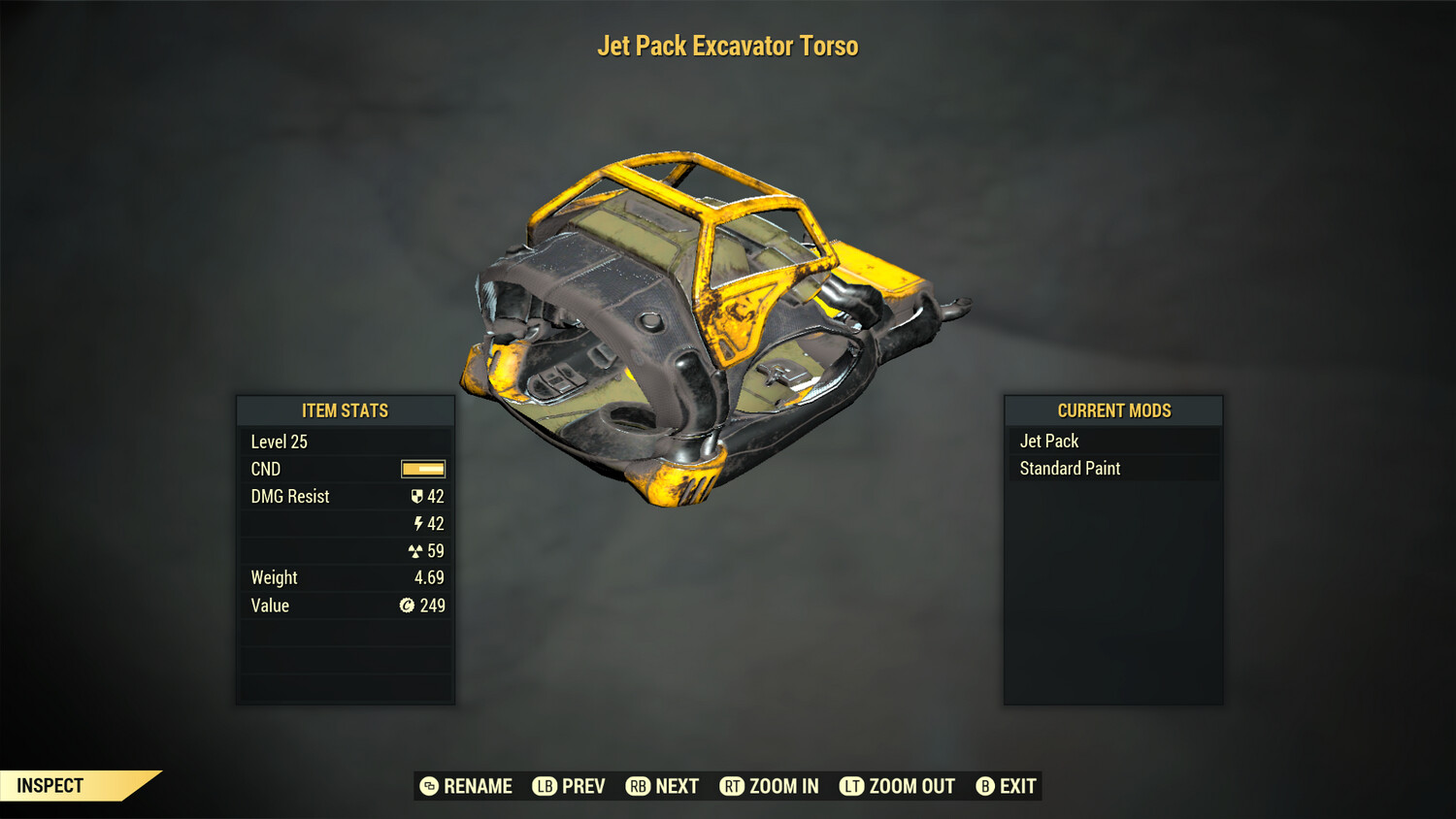This screenshot has height=819, width=1456.
Task: Click the CND condition bar
Action: [x=422, y=469]
